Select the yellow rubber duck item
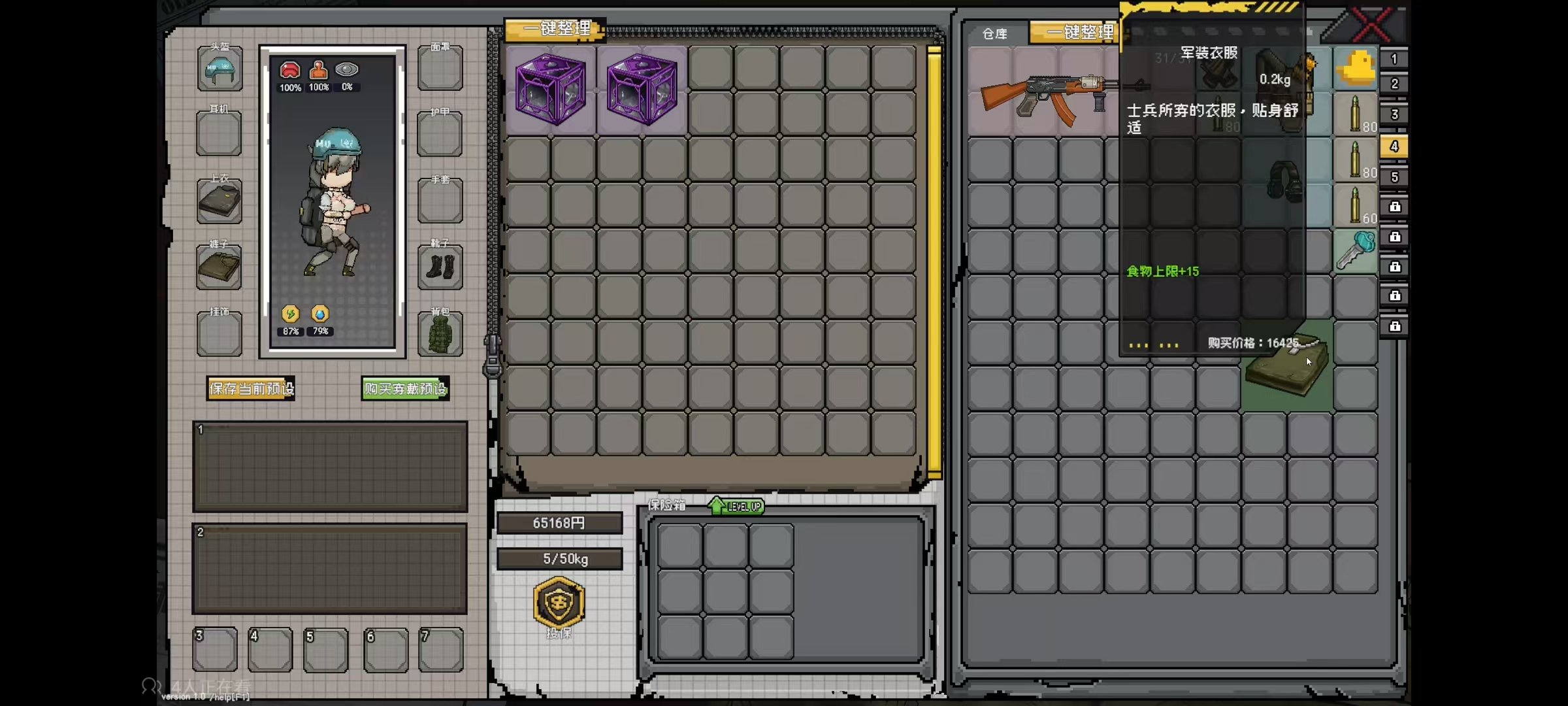1568x706 pixels. [1355, 68]
